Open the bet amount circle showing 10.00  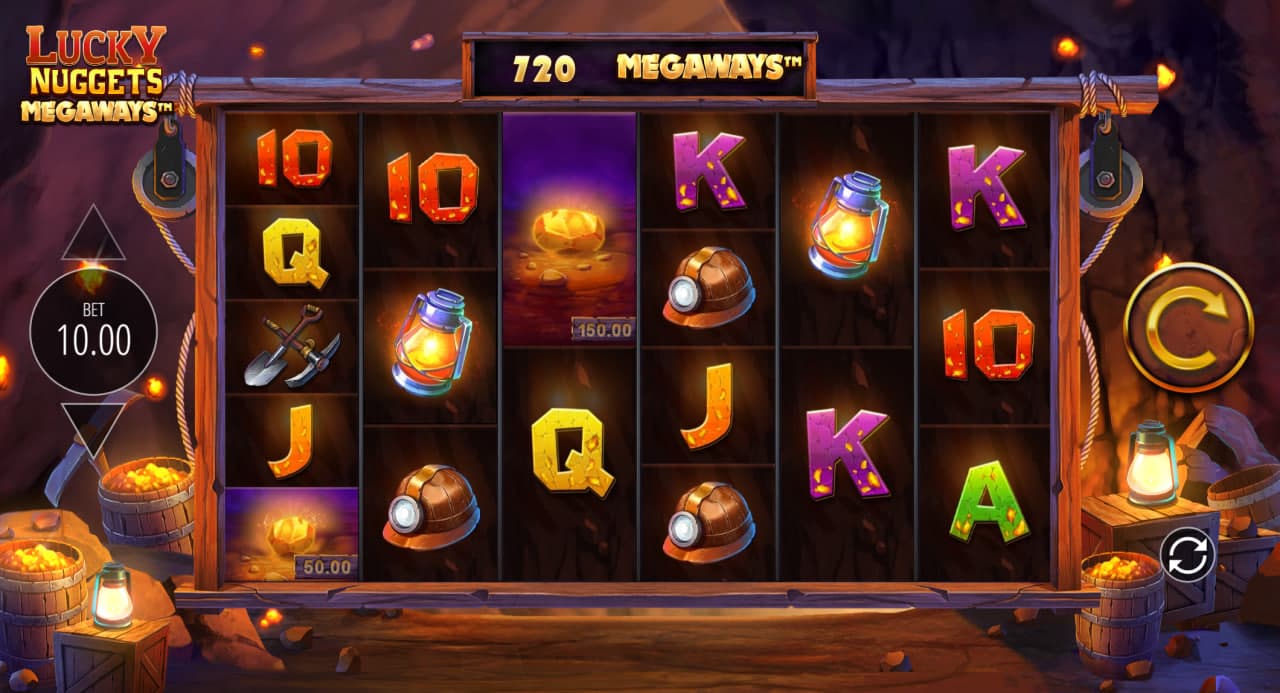pos(93,331)
